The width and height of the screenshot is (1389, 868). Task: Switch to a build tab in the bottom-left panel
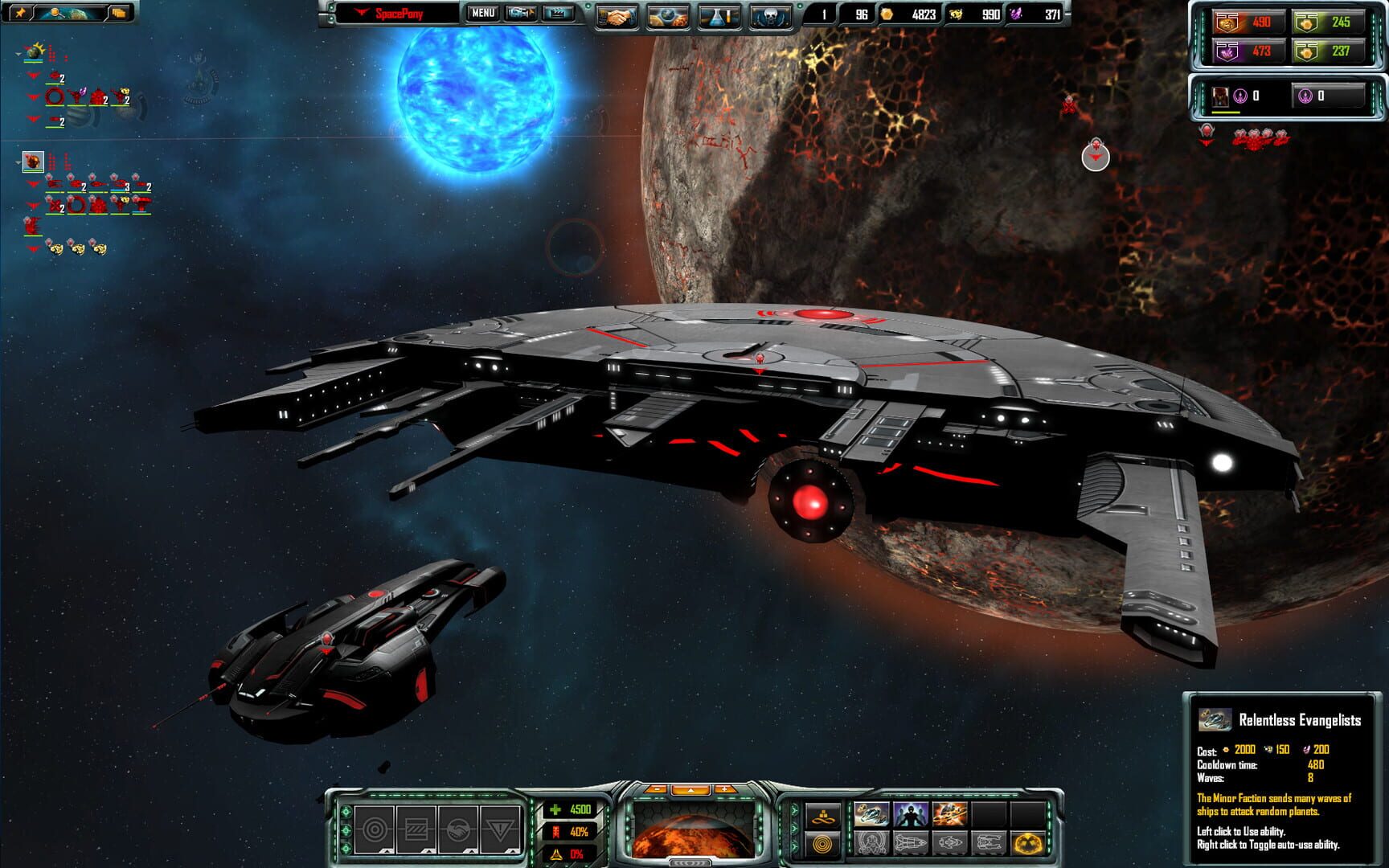pyautogui.click(x=374, y=829)
